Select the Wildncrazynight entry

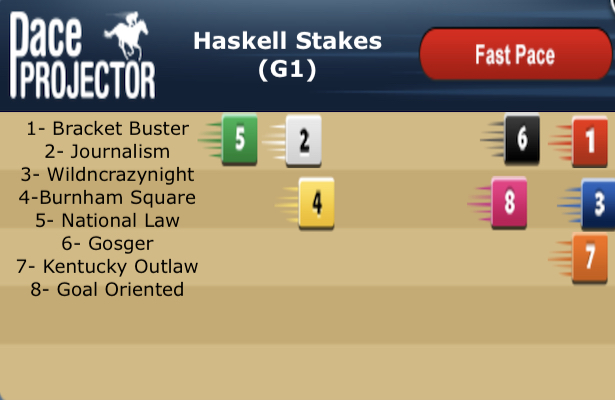click(108, 174)
